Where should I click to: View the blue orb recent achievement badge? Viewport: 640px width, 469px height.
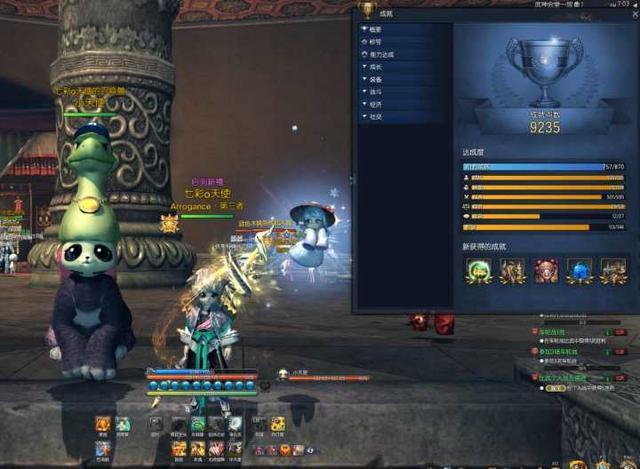click(x=580, y=270)
